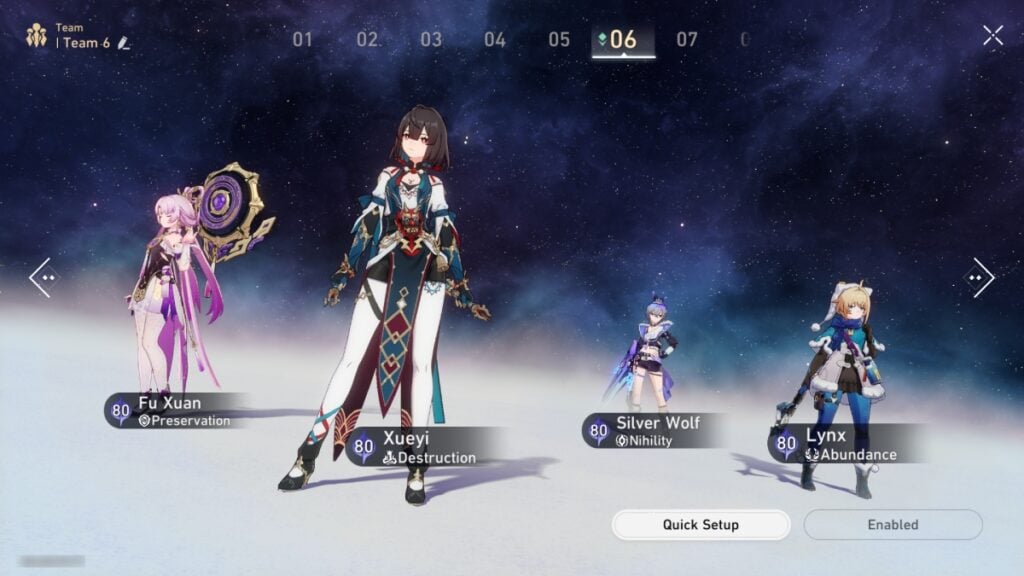Close the team setup screen

pos(992,36)
